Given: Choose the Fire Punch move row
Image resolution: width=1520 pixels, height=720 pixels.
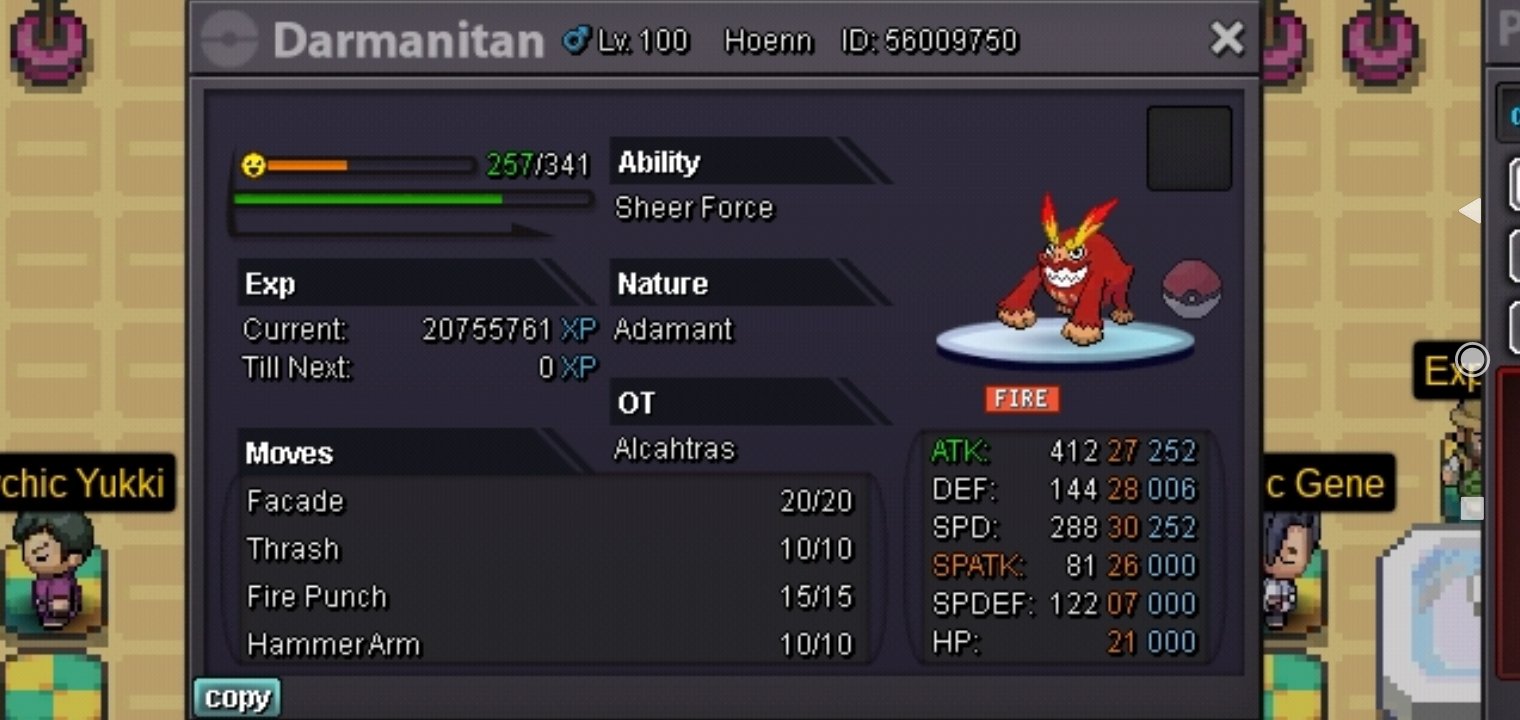Looking at the screenshot, I should 549,597.
